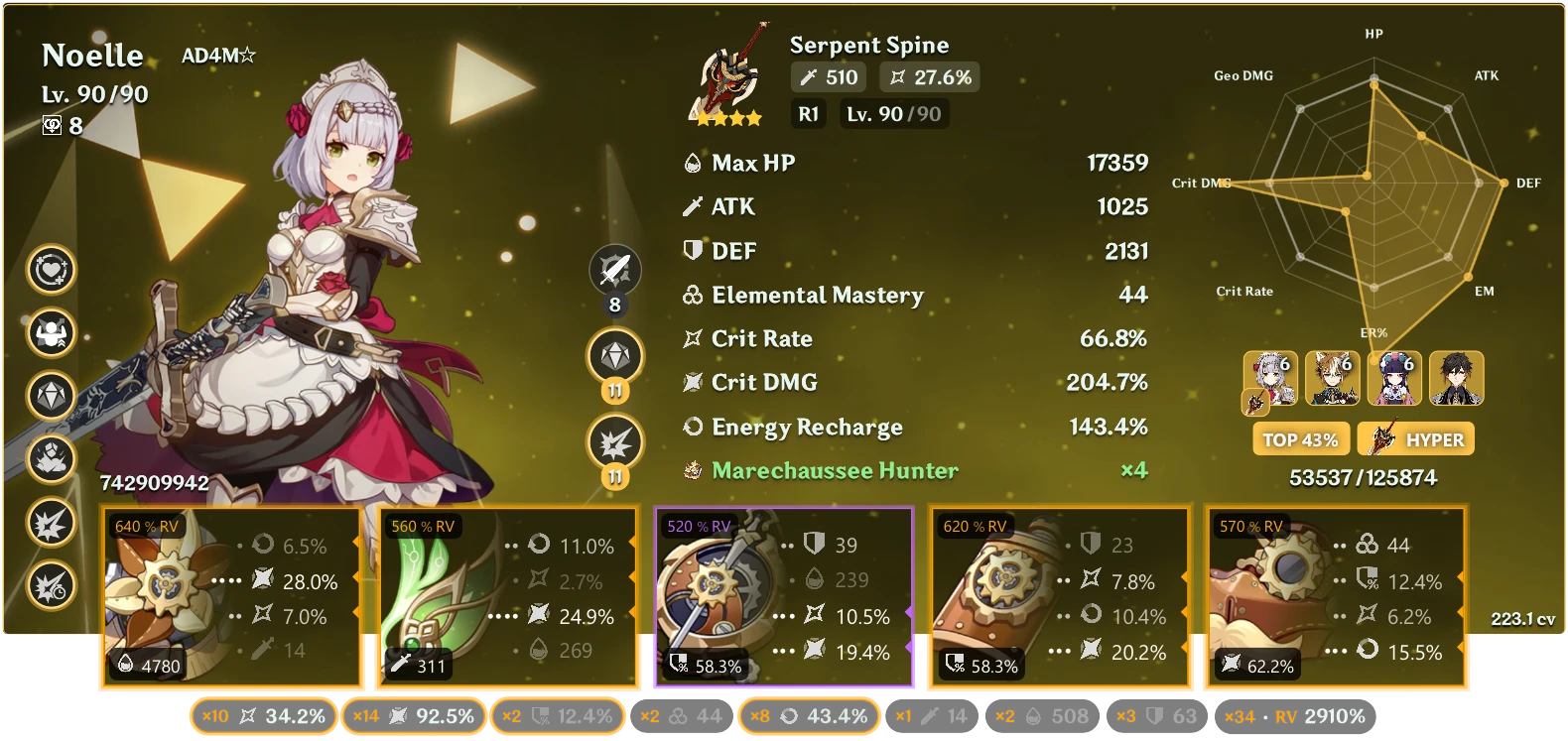Click the HYPER build label button
Image resolution: width=1568 pixels, height=741 pixels.
pyautogui.click(x=1416, y=438)
